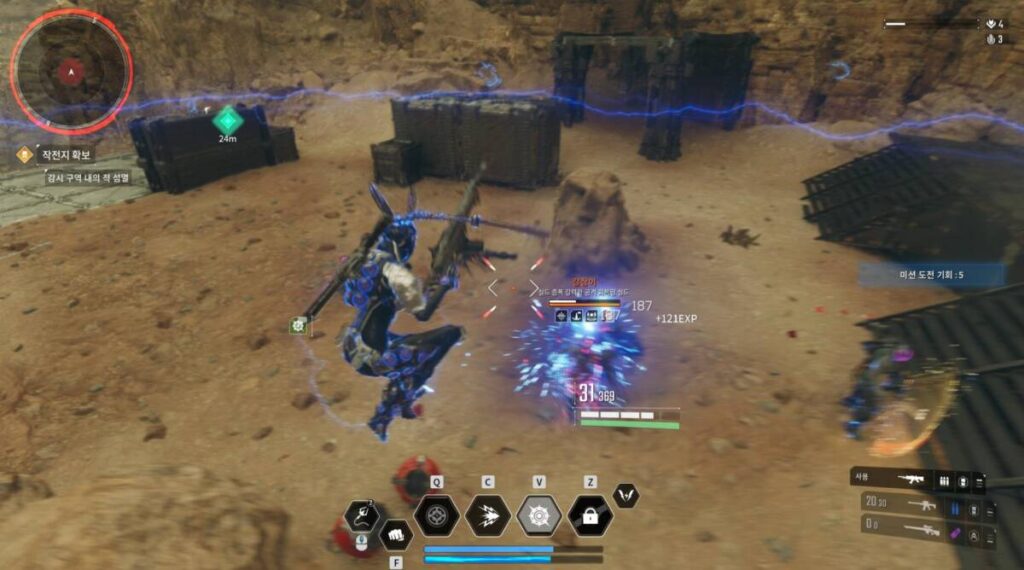Select the green diamond waypoint marker at 24m
Viewport: 1024px width, 570px height.
click(x=228, y=119)
